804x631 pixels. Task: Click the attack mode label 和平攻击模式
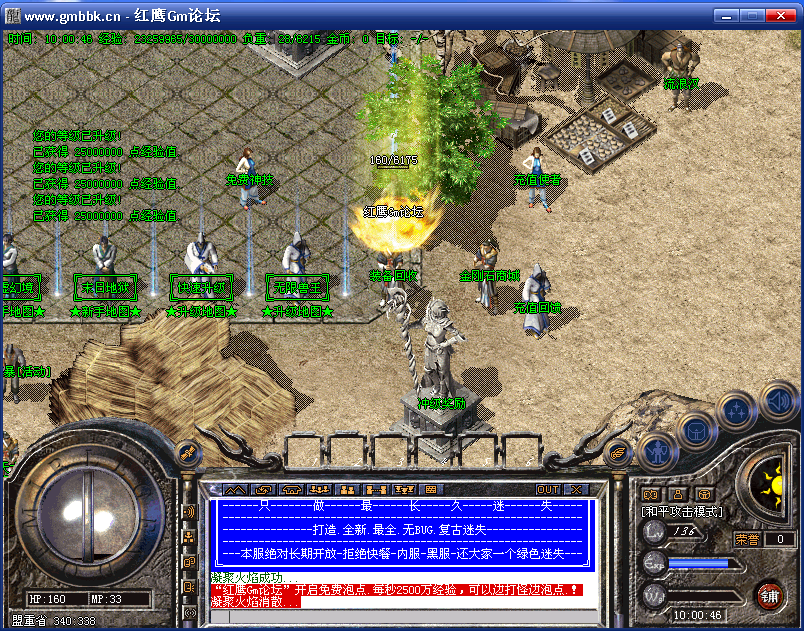[x=681, y=511]
